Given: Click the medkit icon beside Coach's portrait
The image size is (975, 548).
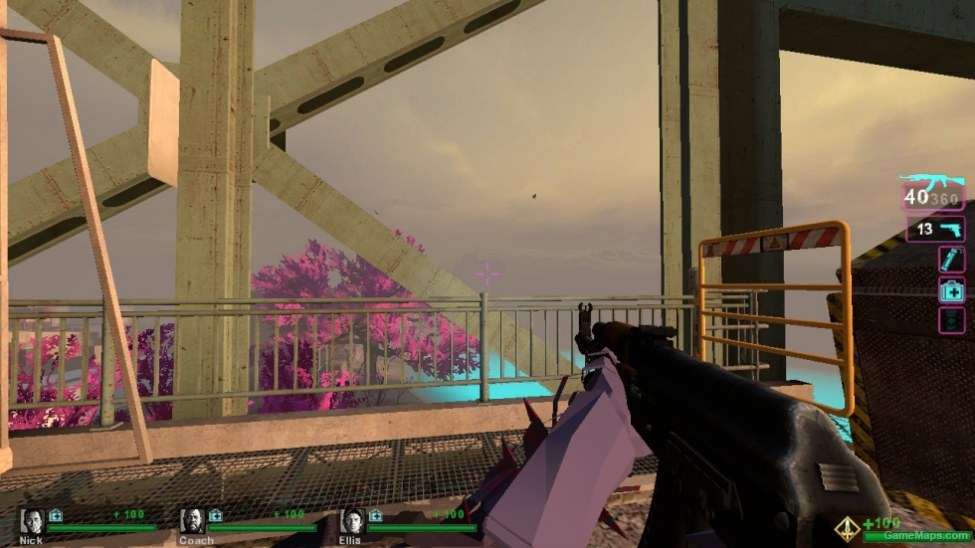Looking at the screenshot, I should click(x=216, y=516).
